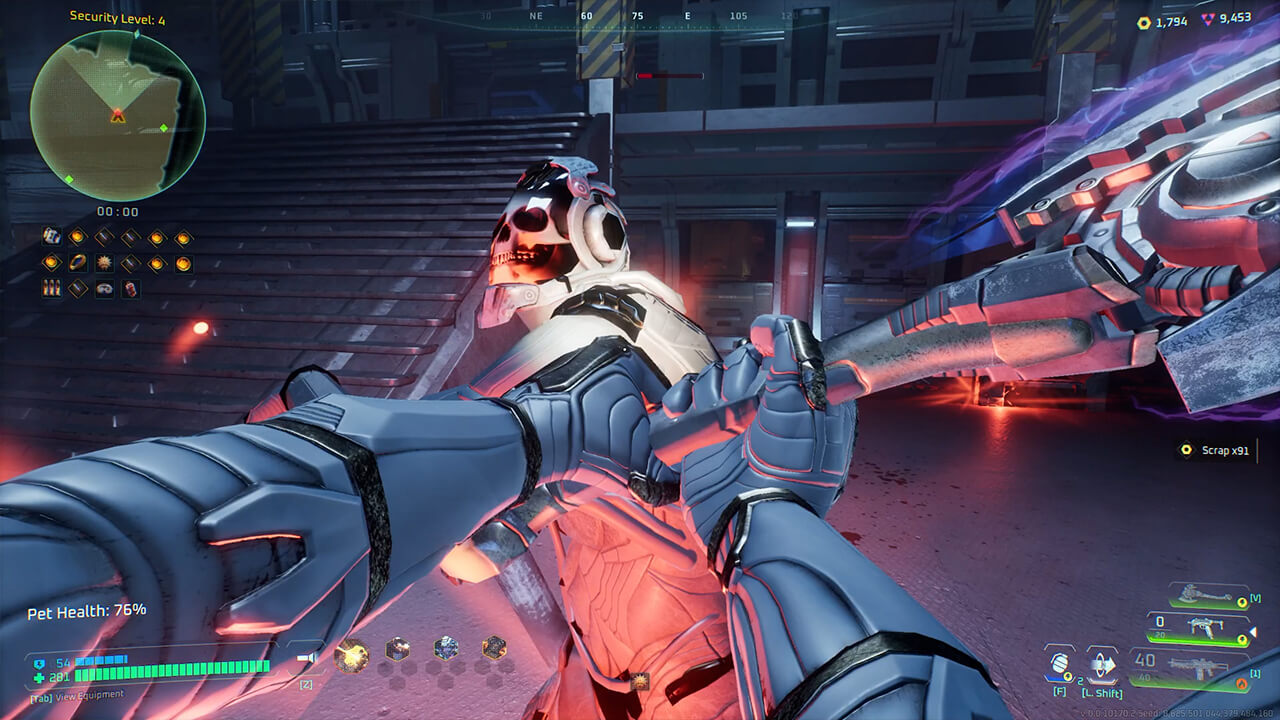Select the rifle icon with 40/40 ammo
Viewport: 1280px width, 720px height.
pyautogui.click(x=1198, y=666)
